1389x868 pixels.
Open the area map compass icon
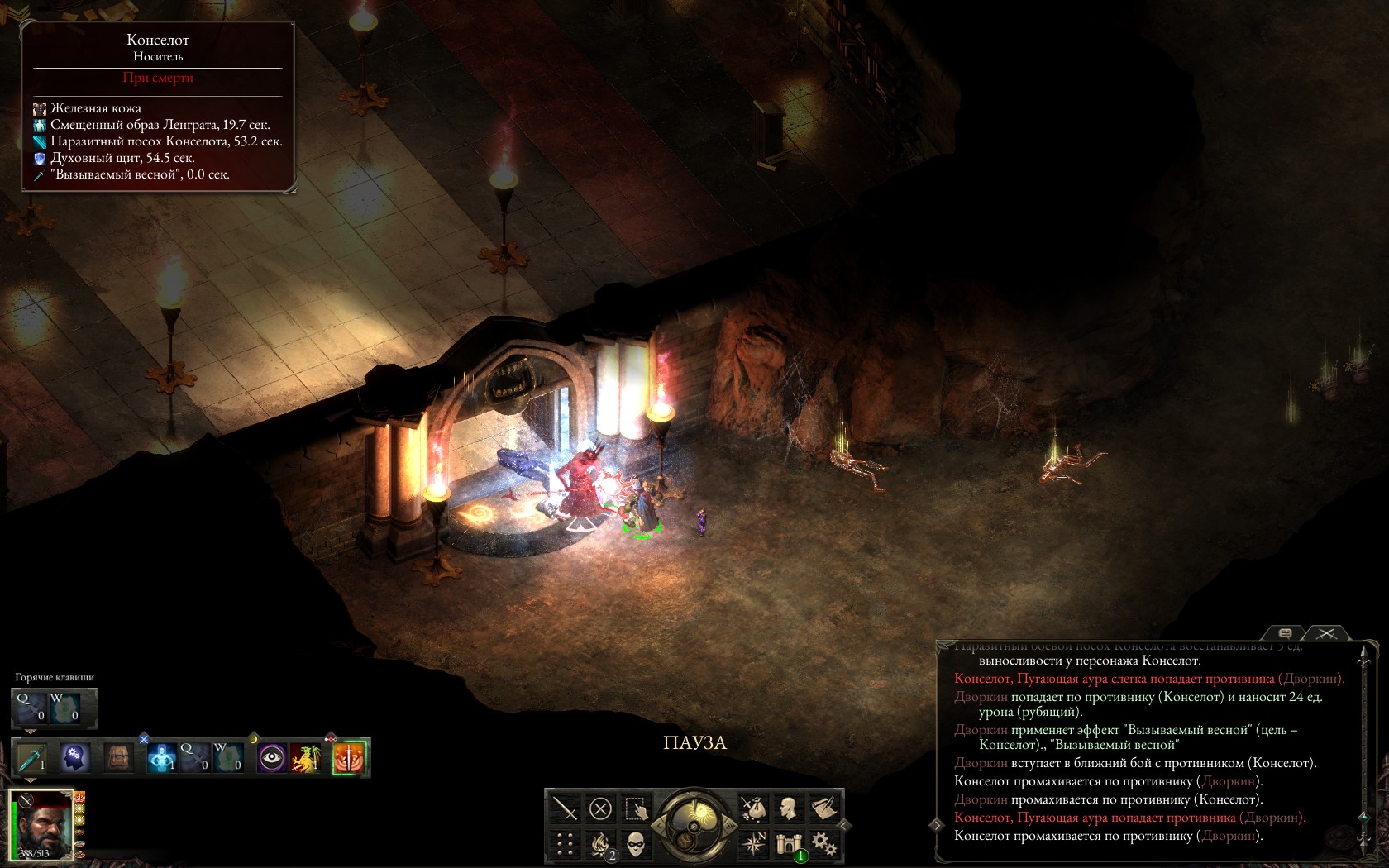coord(753,843)
